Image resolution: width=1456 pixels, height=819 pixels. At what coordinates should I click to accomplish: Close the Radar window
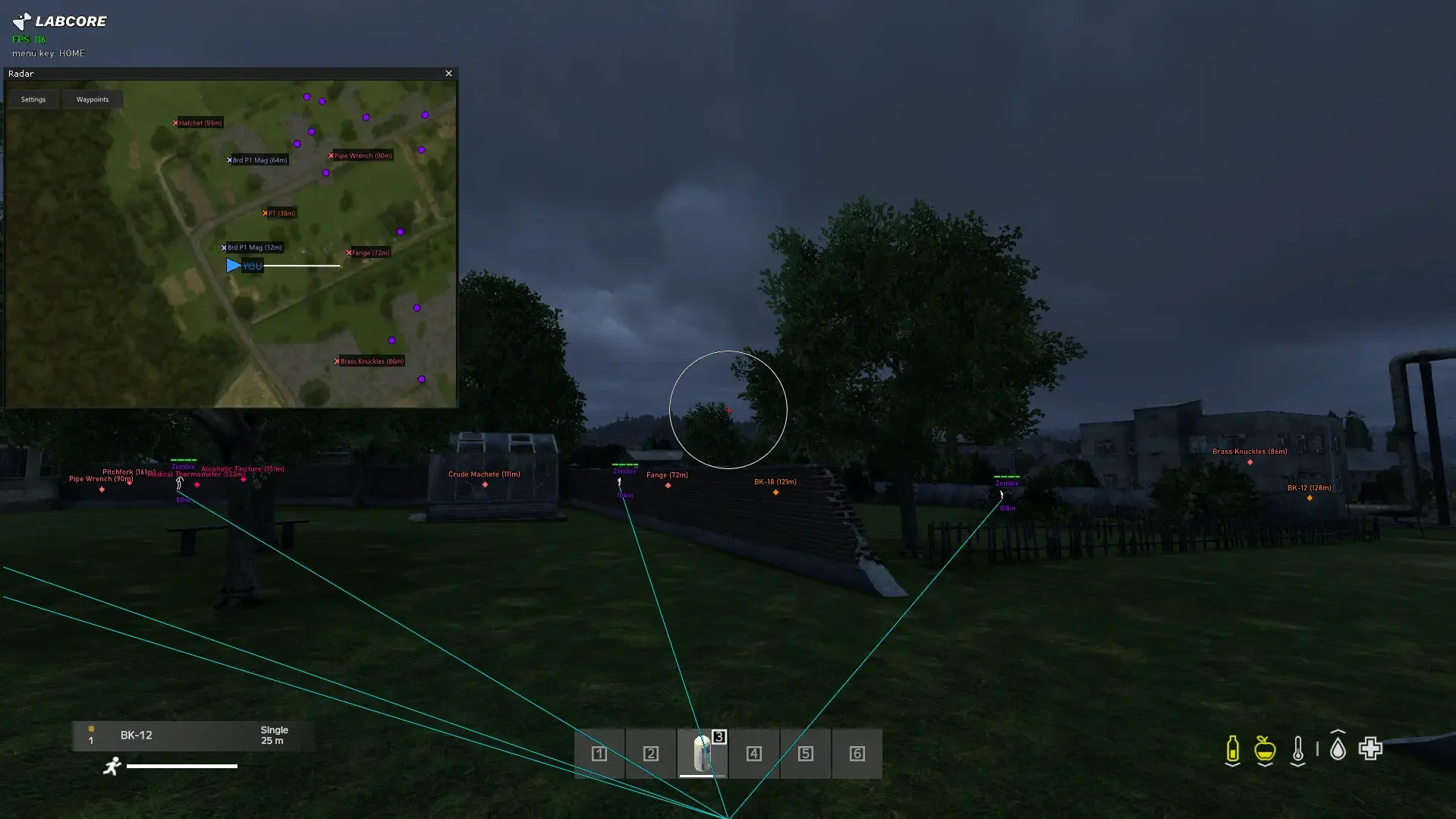click(x=448, y=73)
